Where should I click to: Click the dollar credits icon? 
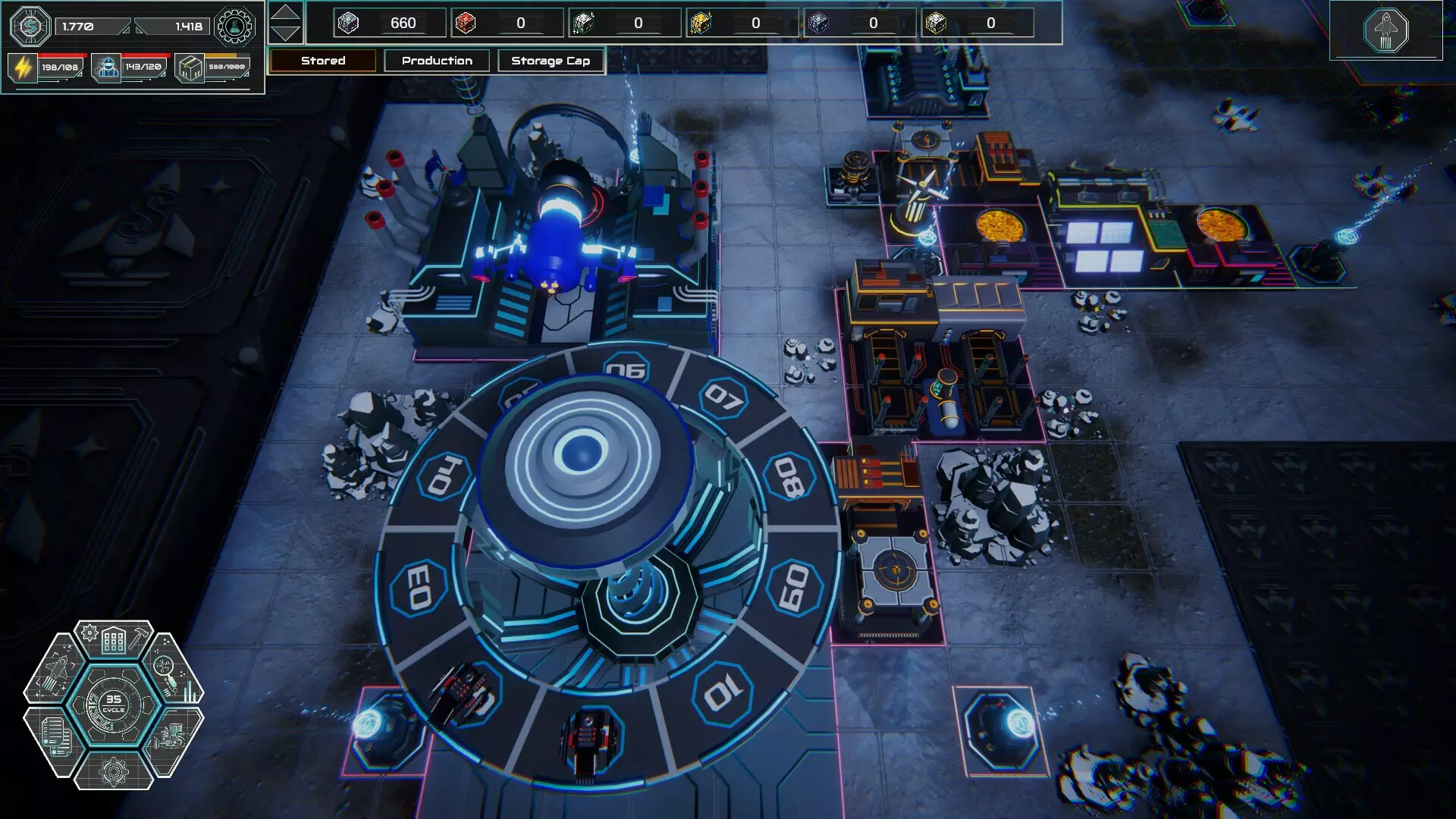point(30,27)
